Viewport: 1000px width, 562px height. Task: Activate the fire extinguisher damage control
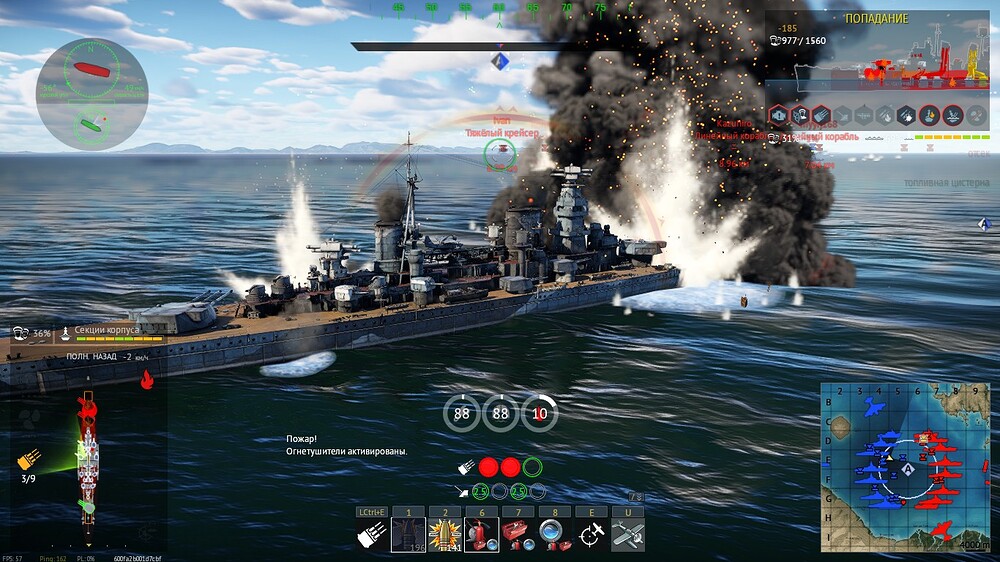click(481, 535)
